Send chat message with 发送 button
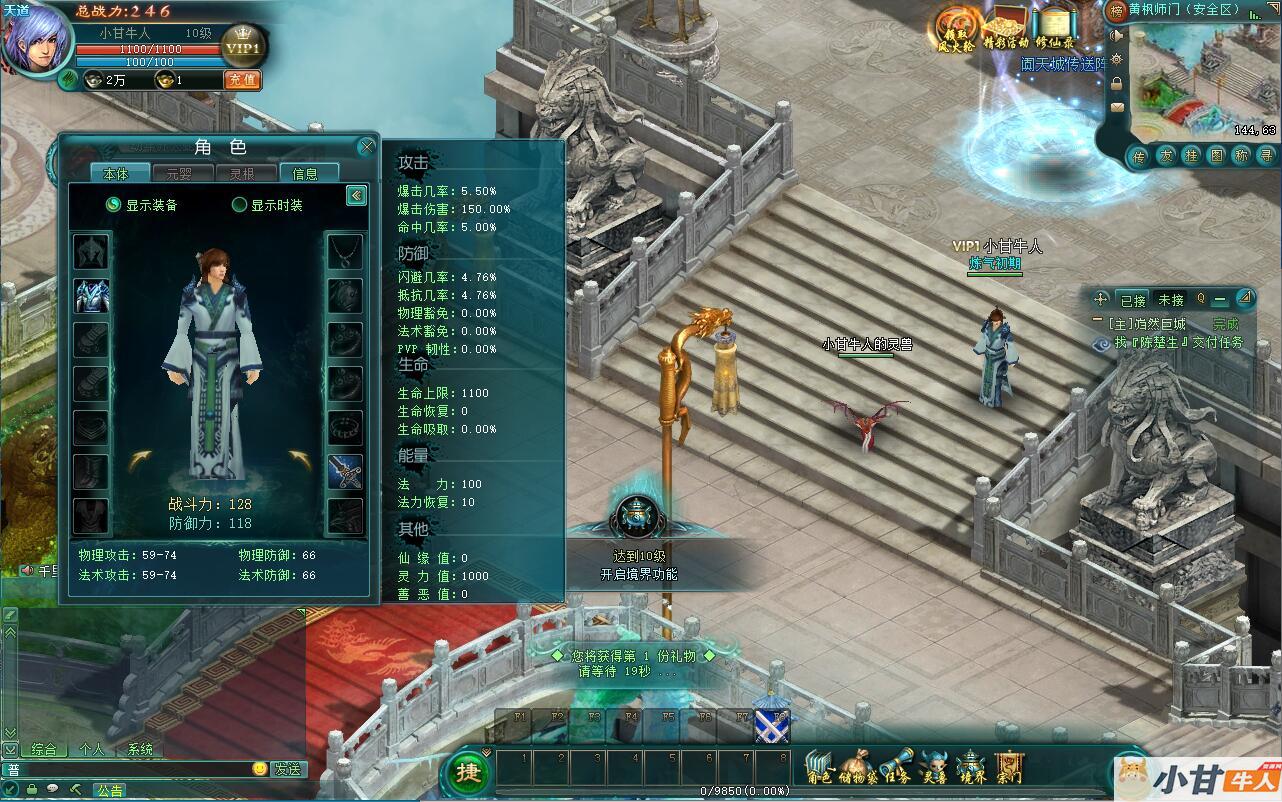 tap(288, 769)
